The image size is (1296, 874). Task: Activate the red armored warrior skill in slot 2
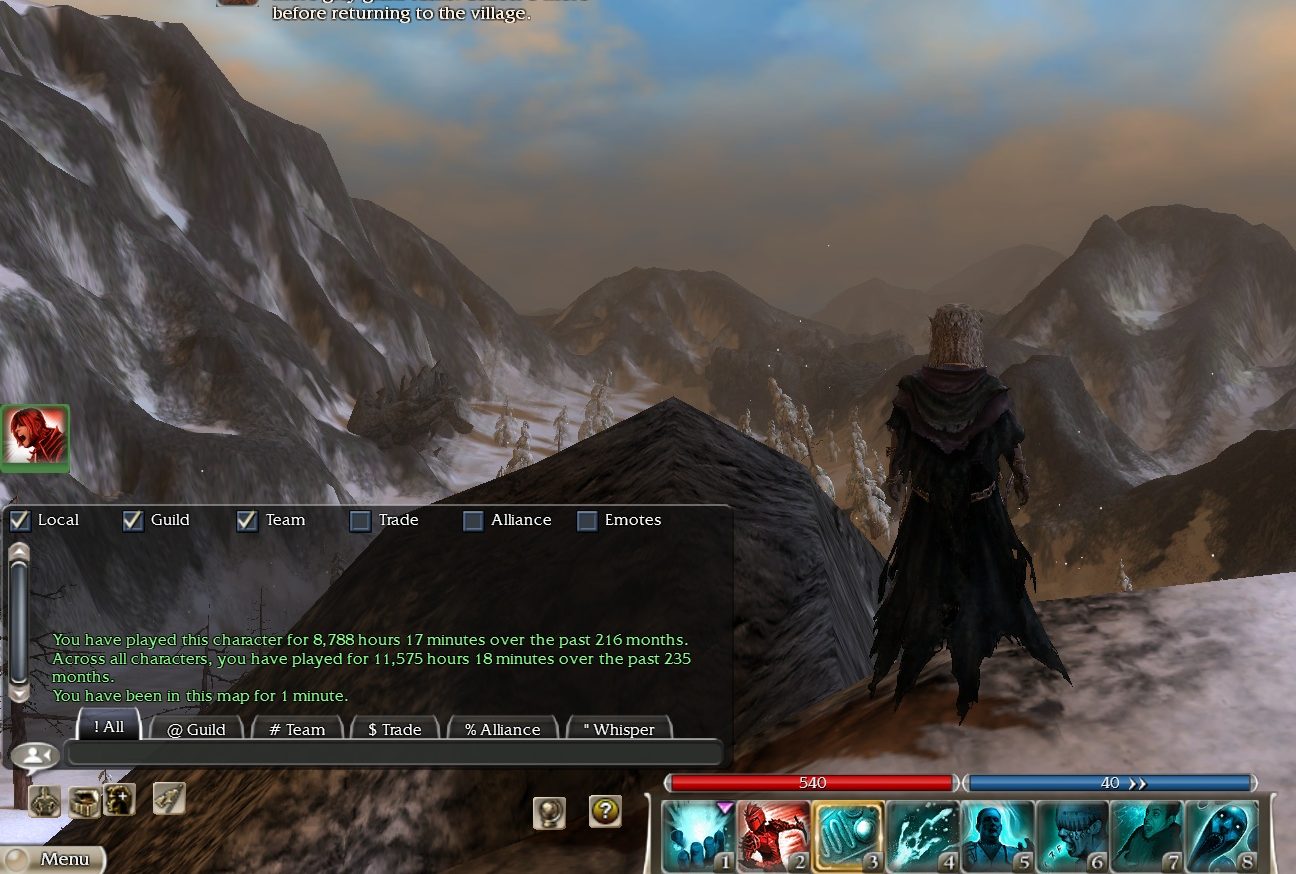(x=773, y=836)
